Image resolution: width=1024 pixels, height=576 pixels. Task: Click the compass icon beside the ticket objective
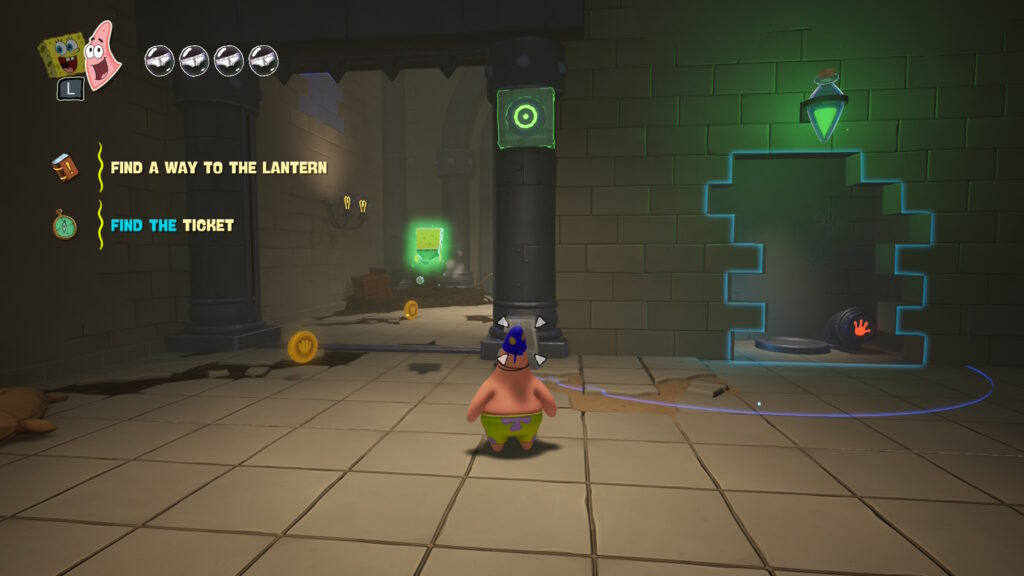pos(65,224)
